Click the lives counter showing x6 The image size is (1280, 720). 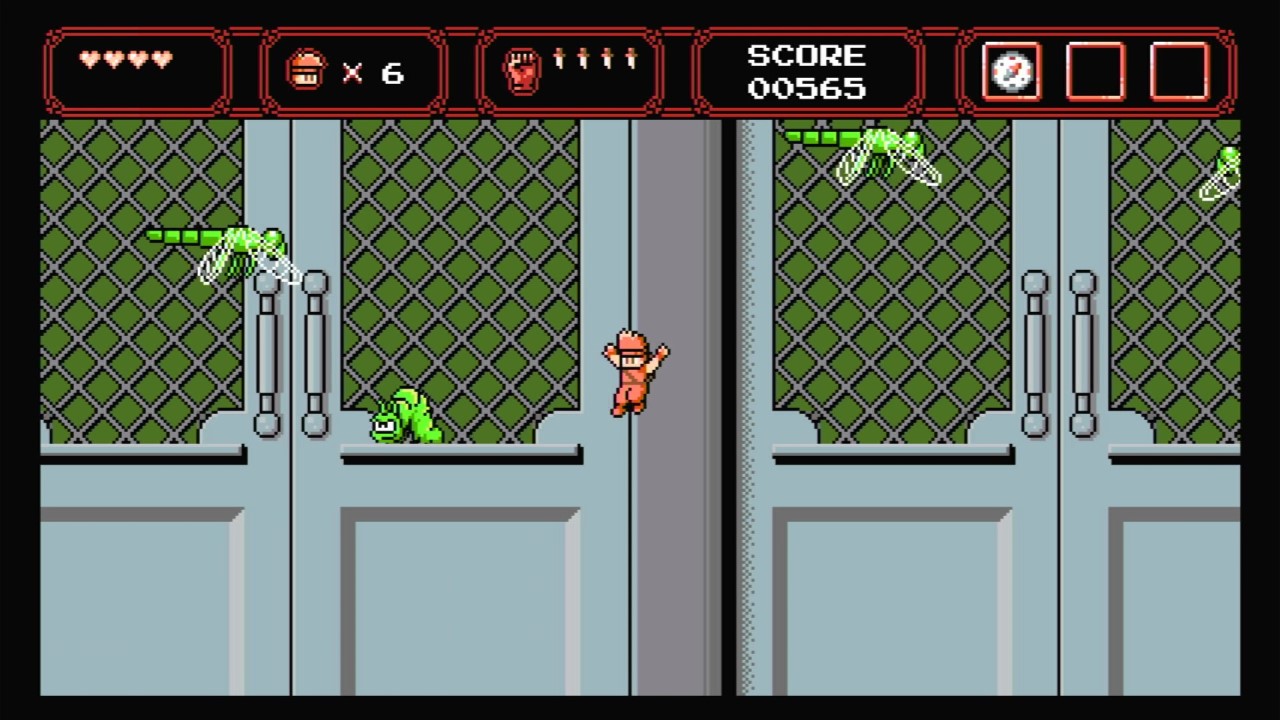pyautogui.click(x=355, y=70)
